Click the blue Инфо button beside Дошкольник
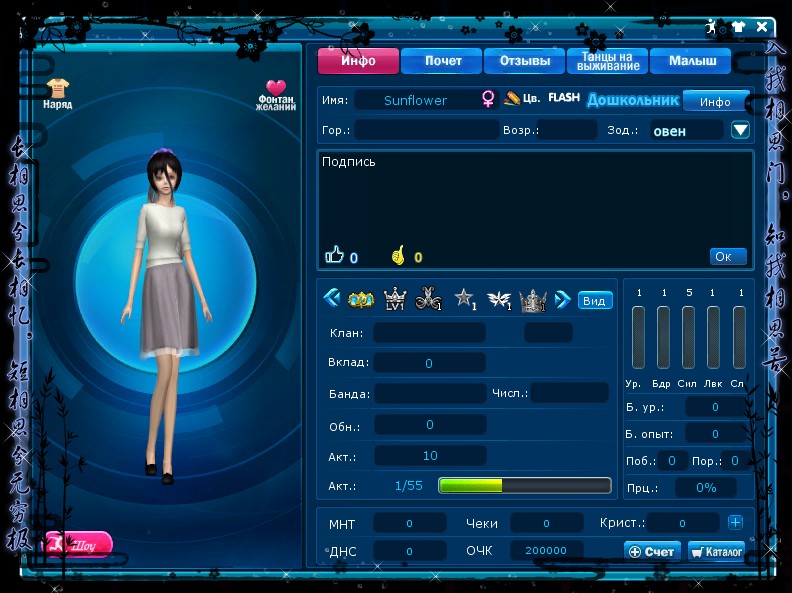 (715, 101)
